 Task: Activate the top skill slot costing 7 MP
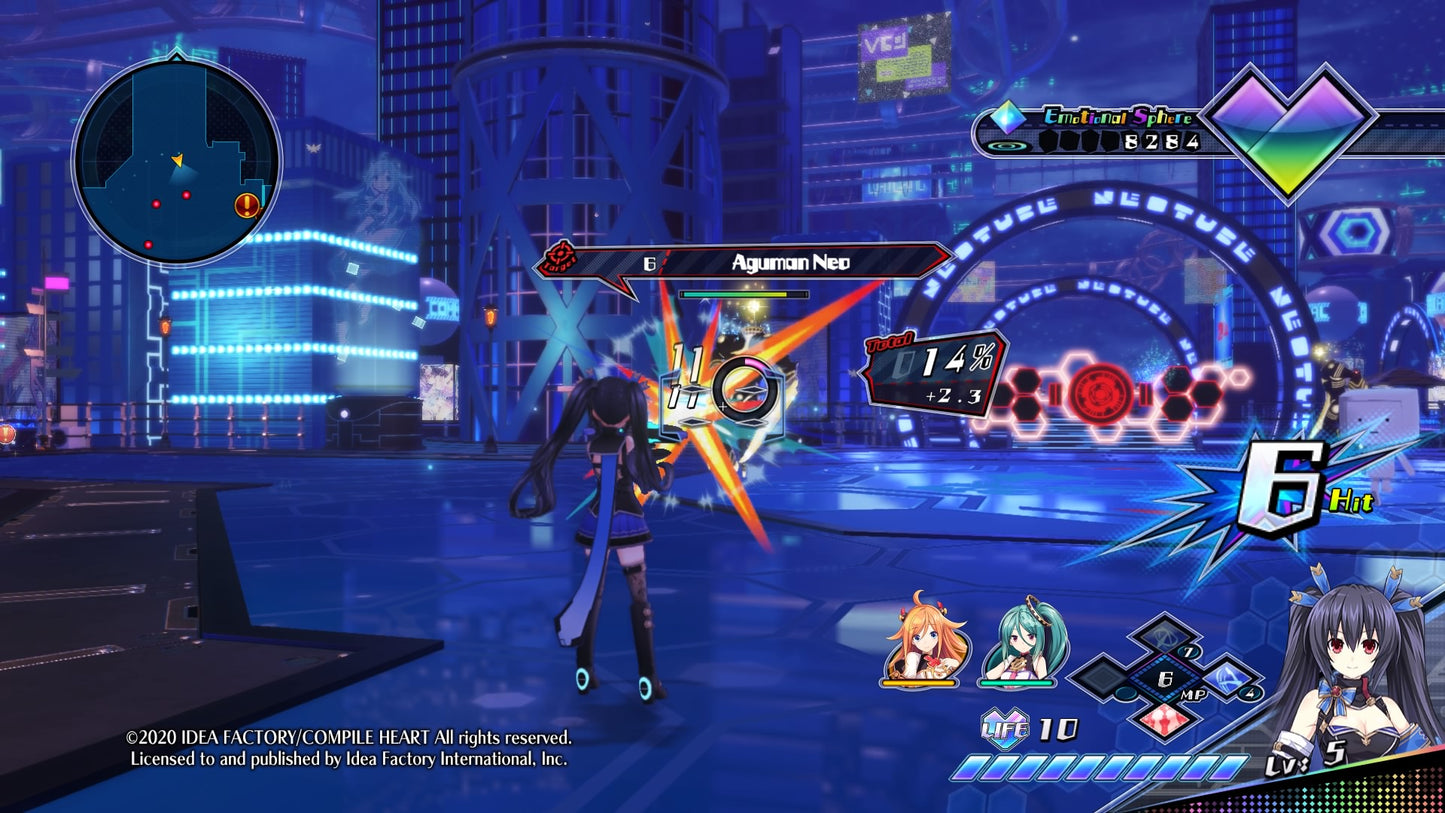(x=1165, y=638)
